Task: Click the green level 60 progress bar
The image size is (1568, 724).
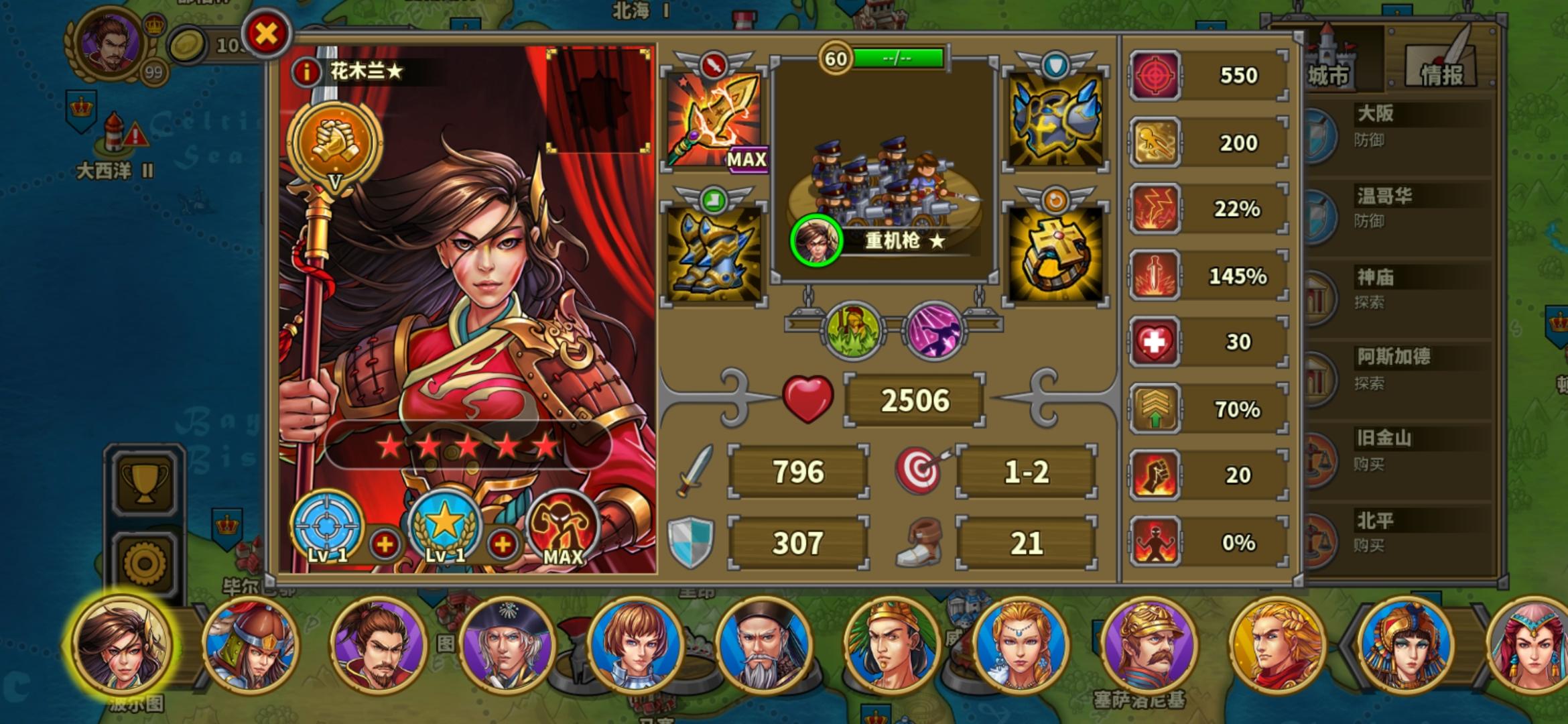Action: [898, 57]
